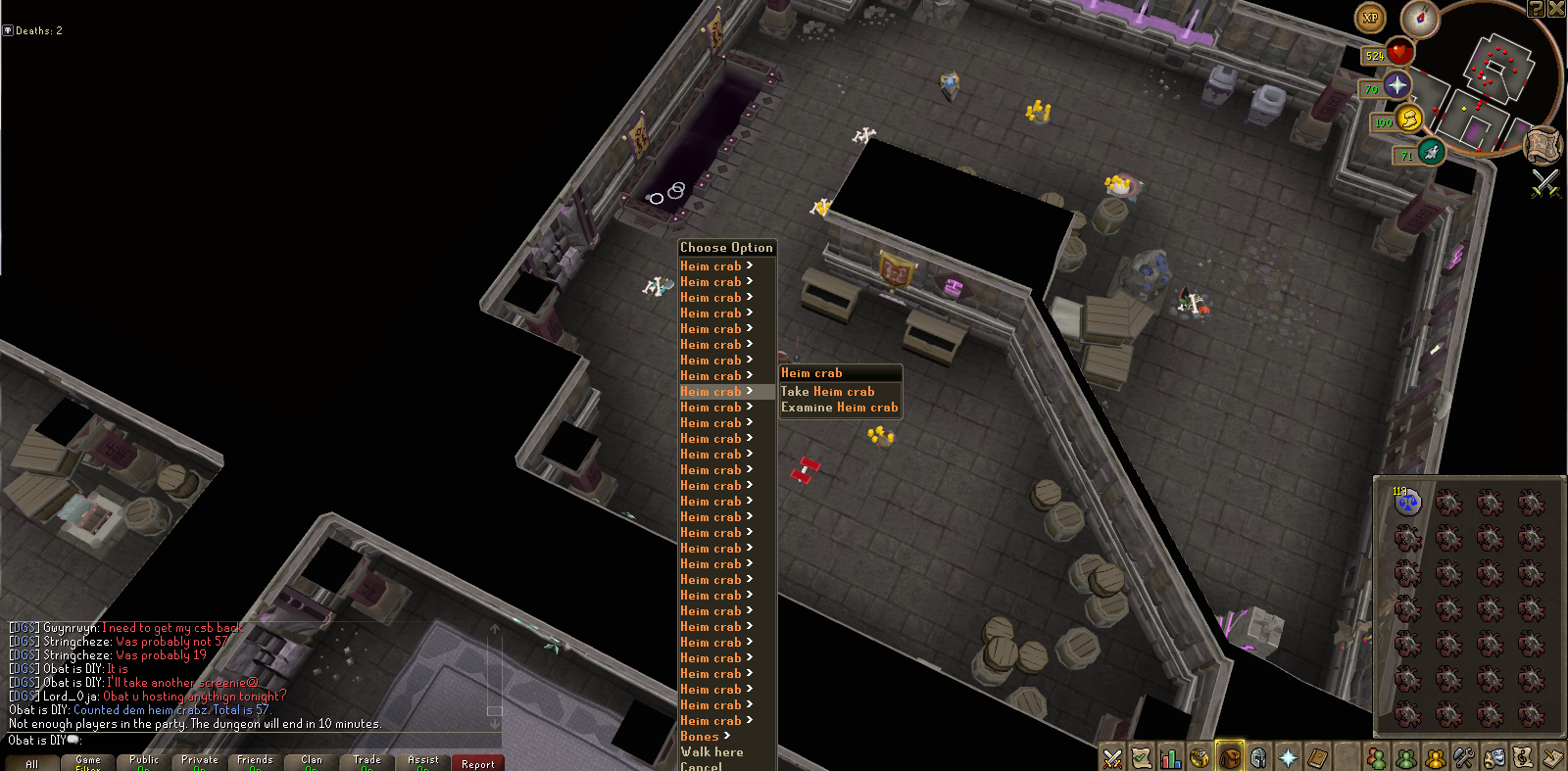Click Cancel in the Choose Option menu
1568x771 pixels.
tap(700, 767)
